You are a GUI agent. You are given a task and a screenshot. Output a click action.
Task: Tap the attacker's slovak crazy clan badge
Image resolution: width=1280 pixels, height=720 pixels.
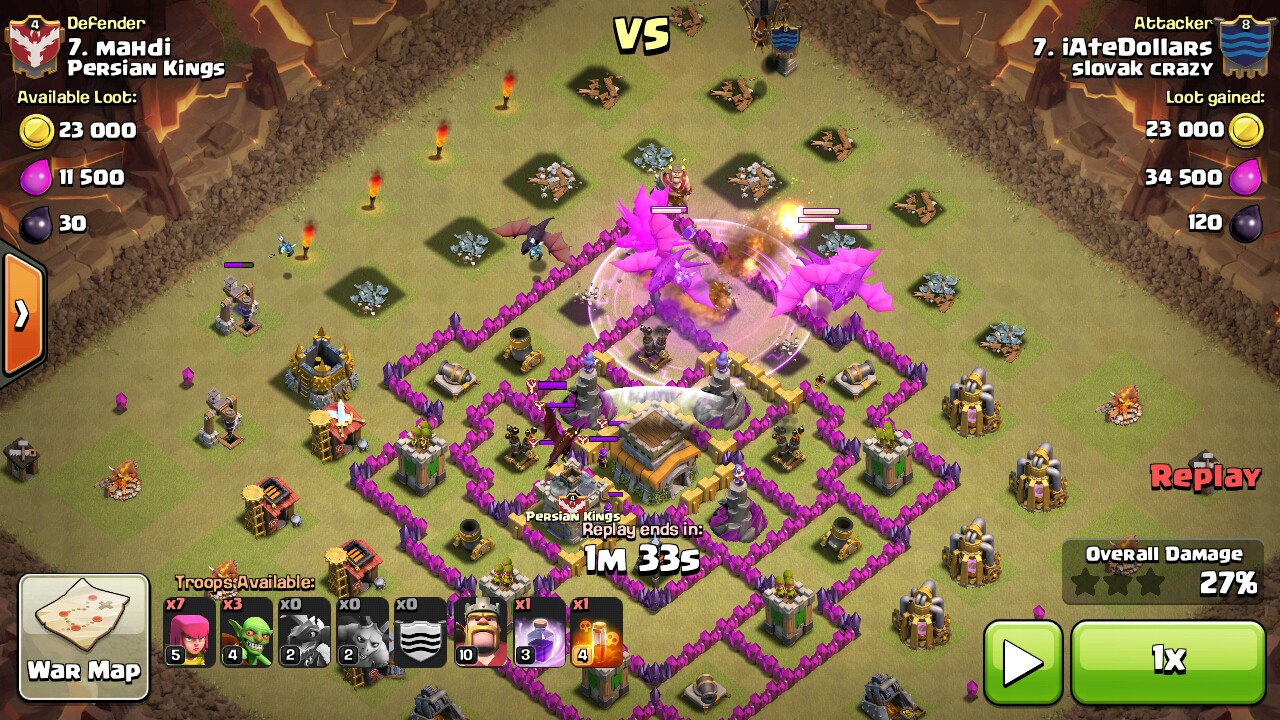pyautogui.click(x=1245, y=47)
